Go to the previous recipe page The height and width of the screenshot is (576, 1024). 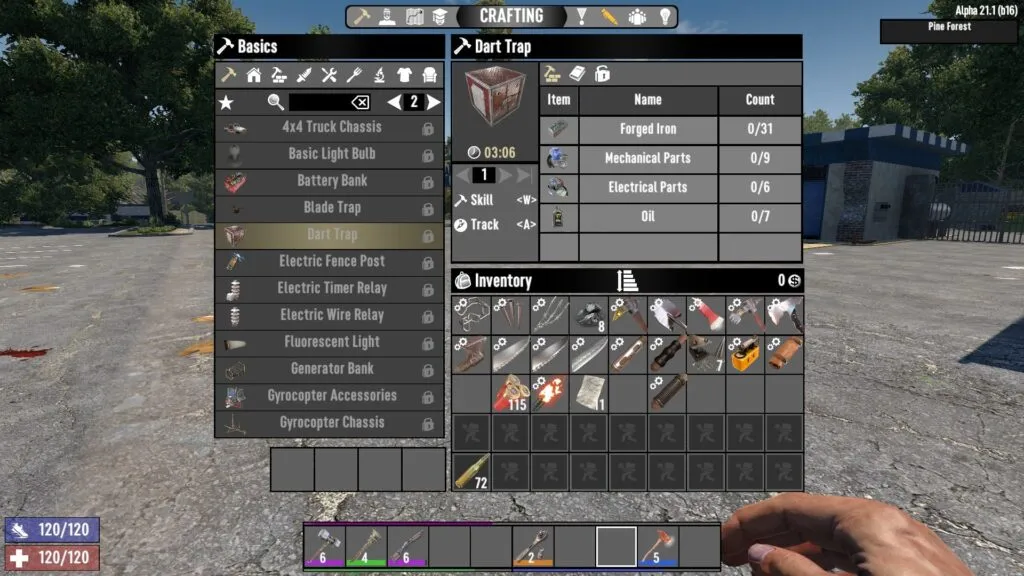(x=394, y=102)
